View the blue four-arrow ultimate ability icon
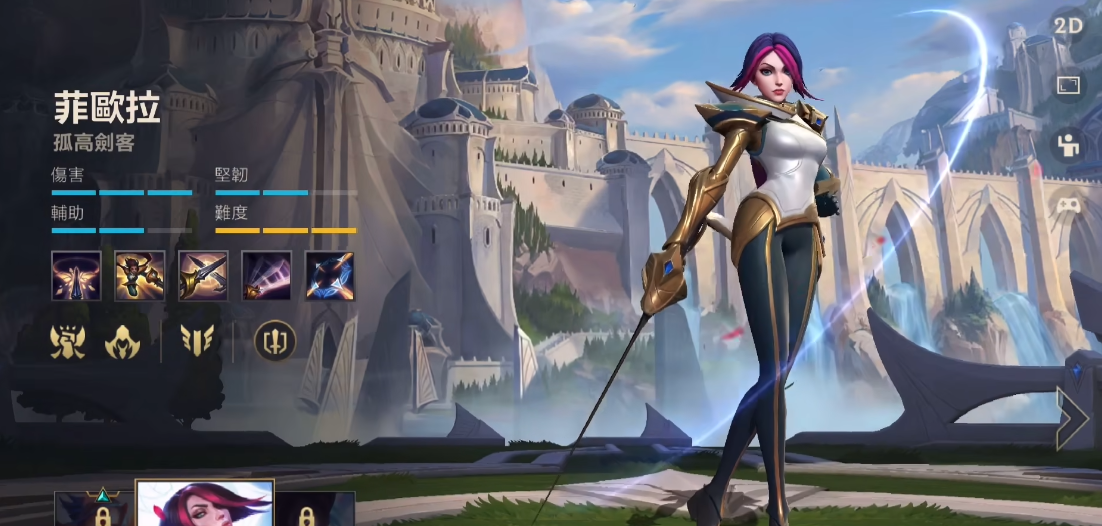Viewport: 1102px width, 526px height. [329, 276]
